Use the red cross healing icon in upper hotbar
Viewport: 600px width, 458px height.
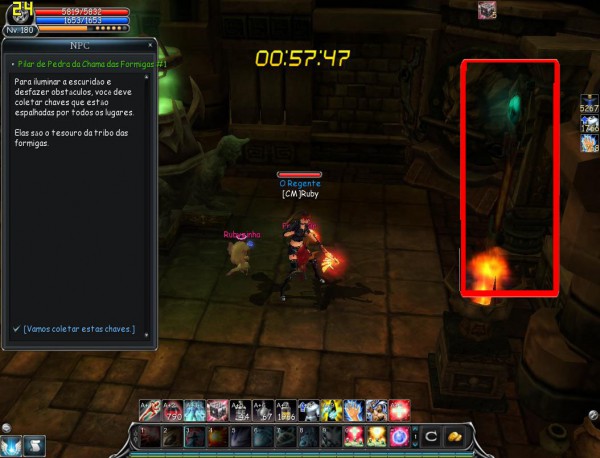pyautogui.click(x=400, y=409)
